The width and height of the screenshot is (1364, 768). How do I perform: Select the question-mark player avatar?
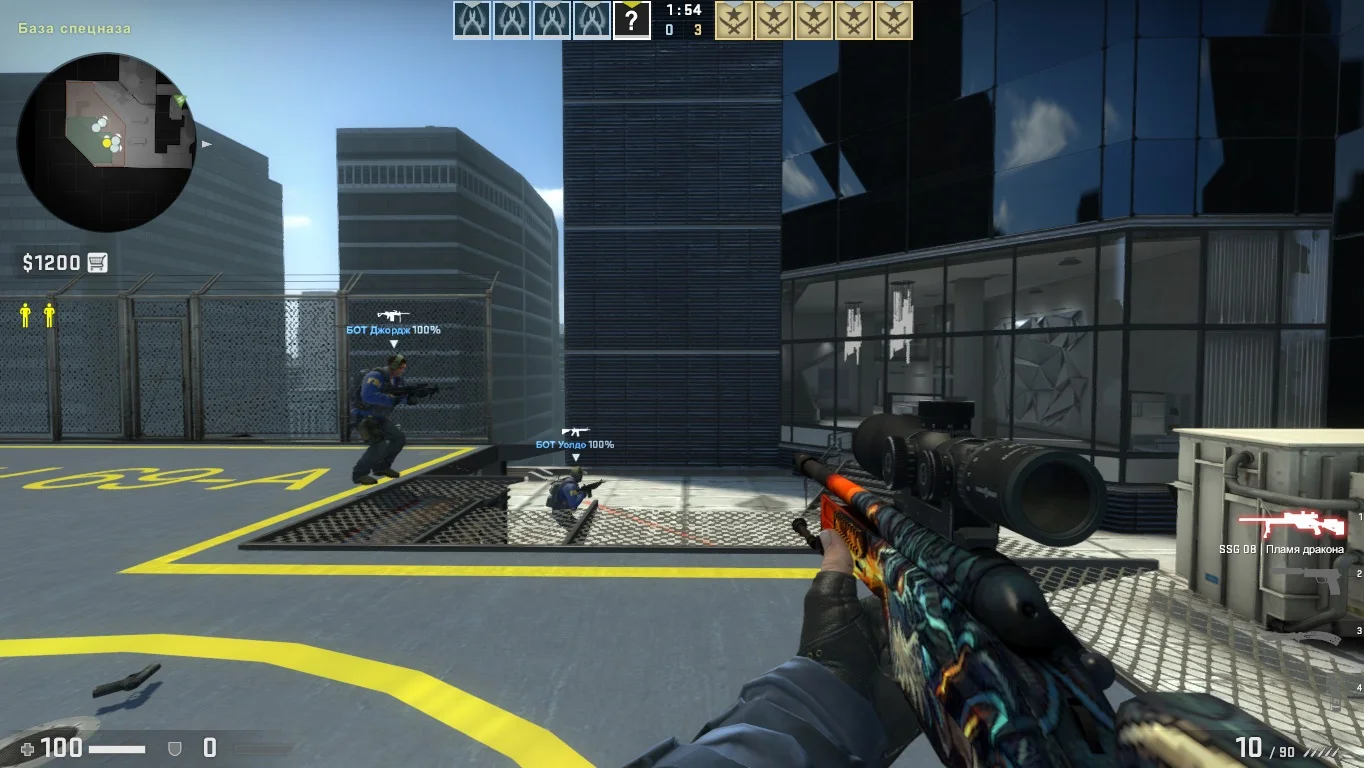[631, 20]
